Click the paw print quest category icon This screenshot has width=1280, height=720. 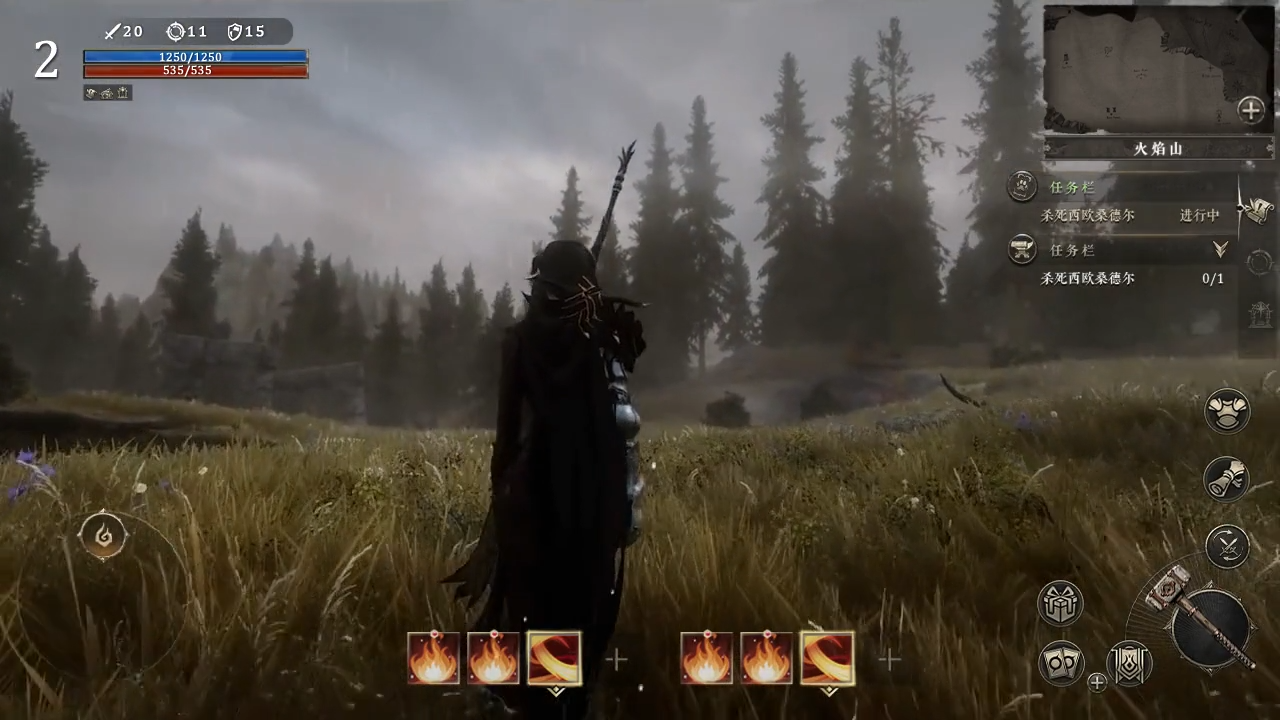pos(1021,185)
